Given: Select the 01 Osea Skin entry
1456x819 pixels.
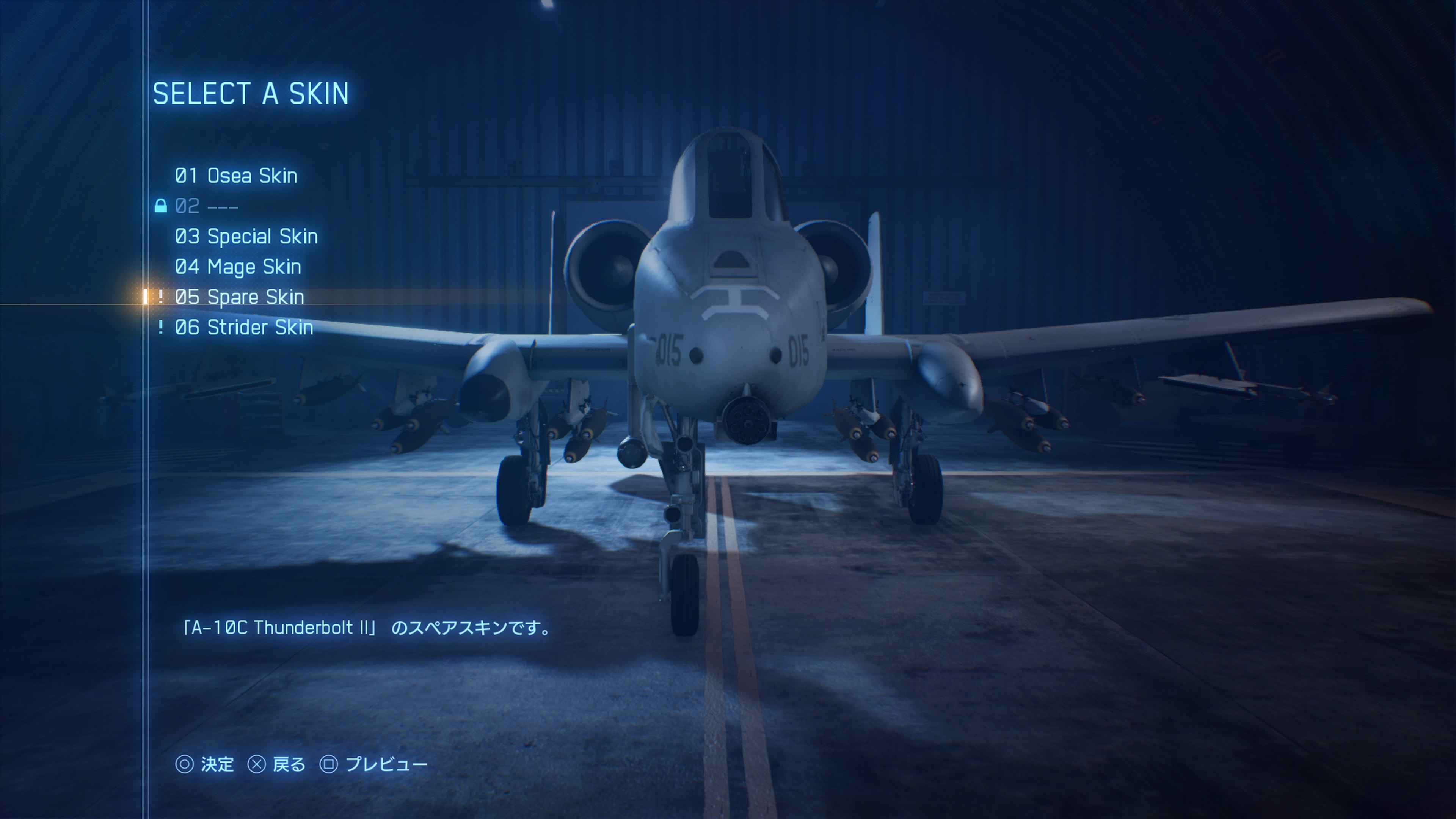Looking at the screenshot, I should pos(236,176).
